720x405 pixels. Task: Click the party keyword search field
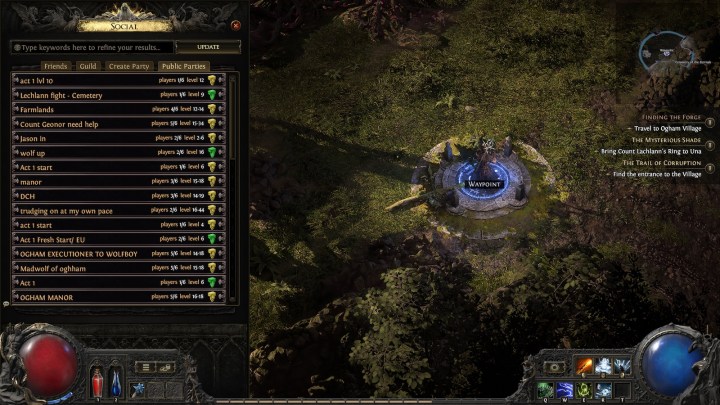pos(92,47)
